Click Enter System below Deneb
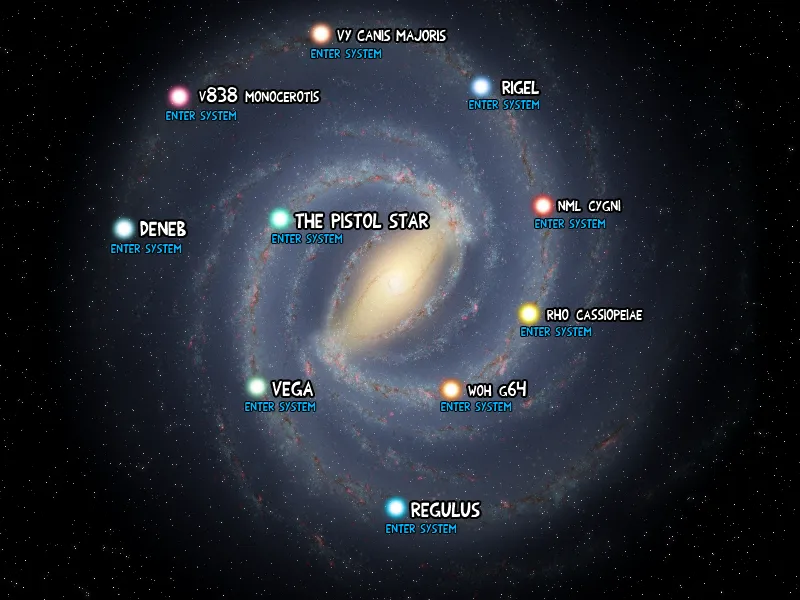This screenshot has height=600, width=800. tap(146, 249)
